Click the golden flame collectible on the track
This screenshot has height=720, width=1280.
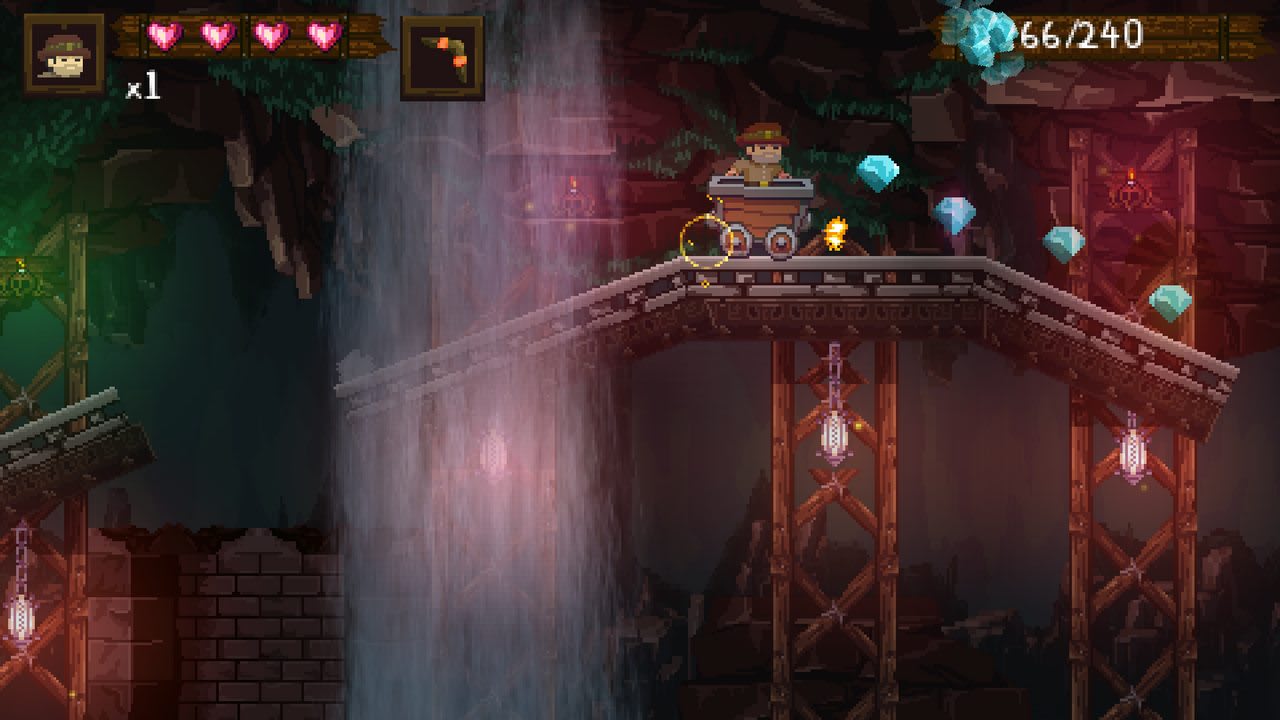(x=834, y=234)
